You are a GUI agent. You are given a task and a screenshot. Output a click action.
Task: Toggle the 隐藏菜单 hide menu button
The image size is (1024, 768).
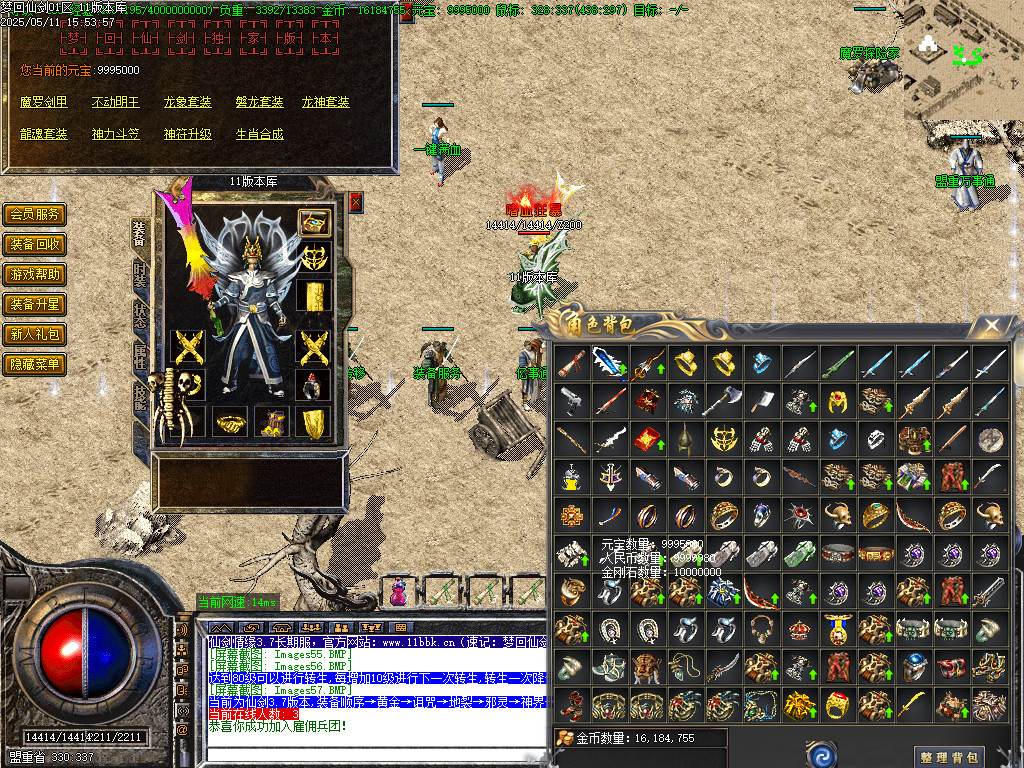pyautogui.click(x=35, y=365)
